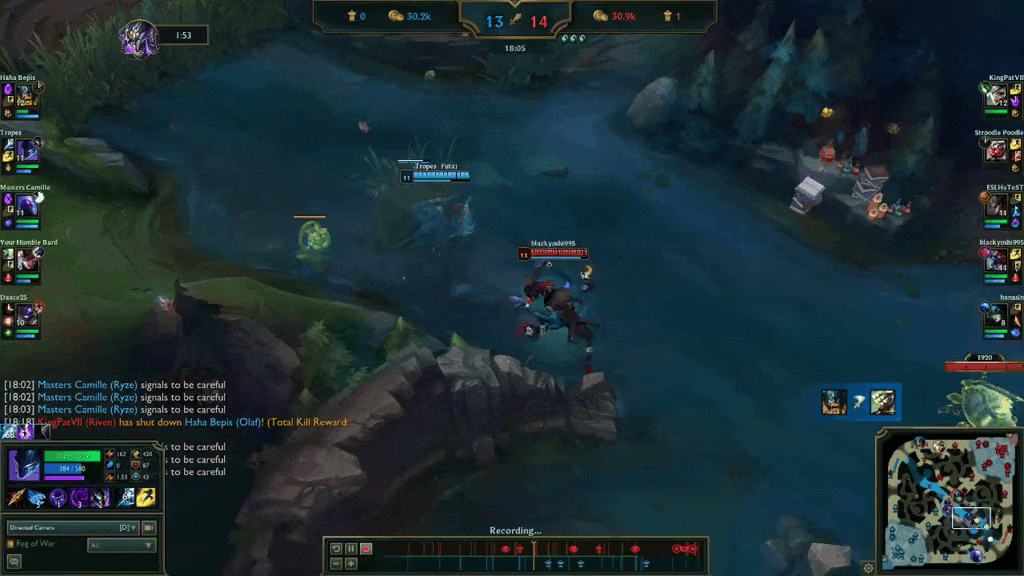Toggle the Fog of War checkbox
1024x576 pixels.
tap(11, 544)
